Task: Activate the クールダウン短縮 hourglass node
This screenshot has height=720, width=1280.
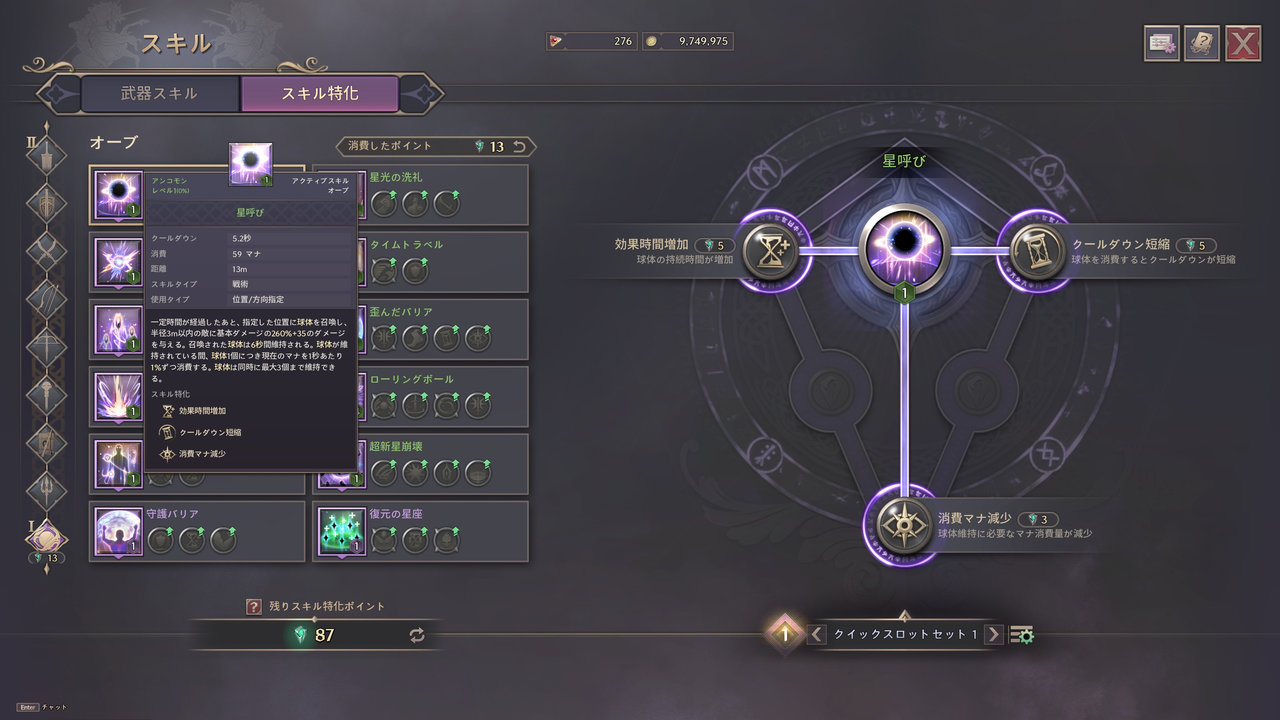Action: [x=1035, y=251]
